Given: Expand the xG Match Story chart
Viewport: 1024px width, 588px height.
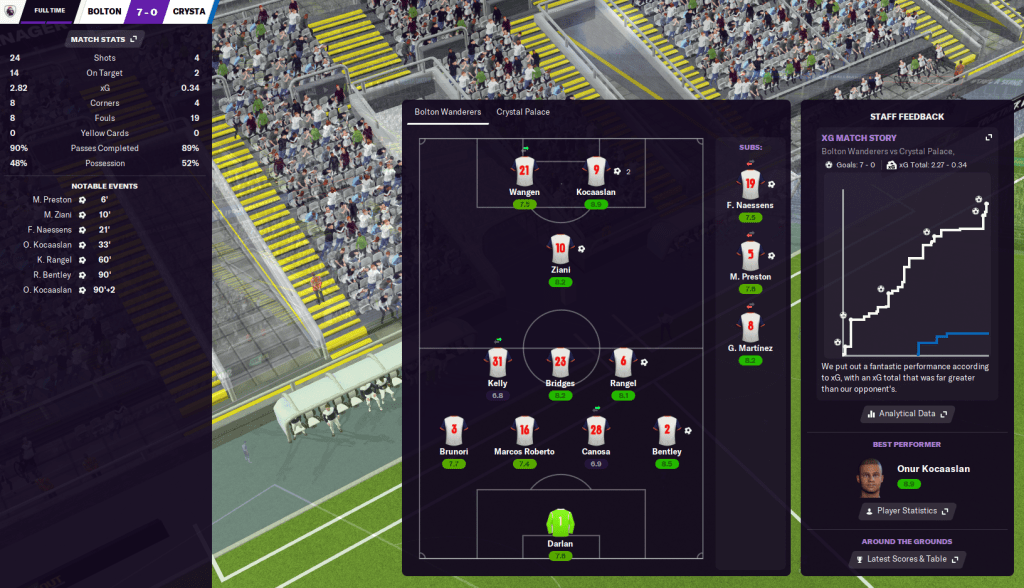Looking at the screenshot, I should click(988, 138).
